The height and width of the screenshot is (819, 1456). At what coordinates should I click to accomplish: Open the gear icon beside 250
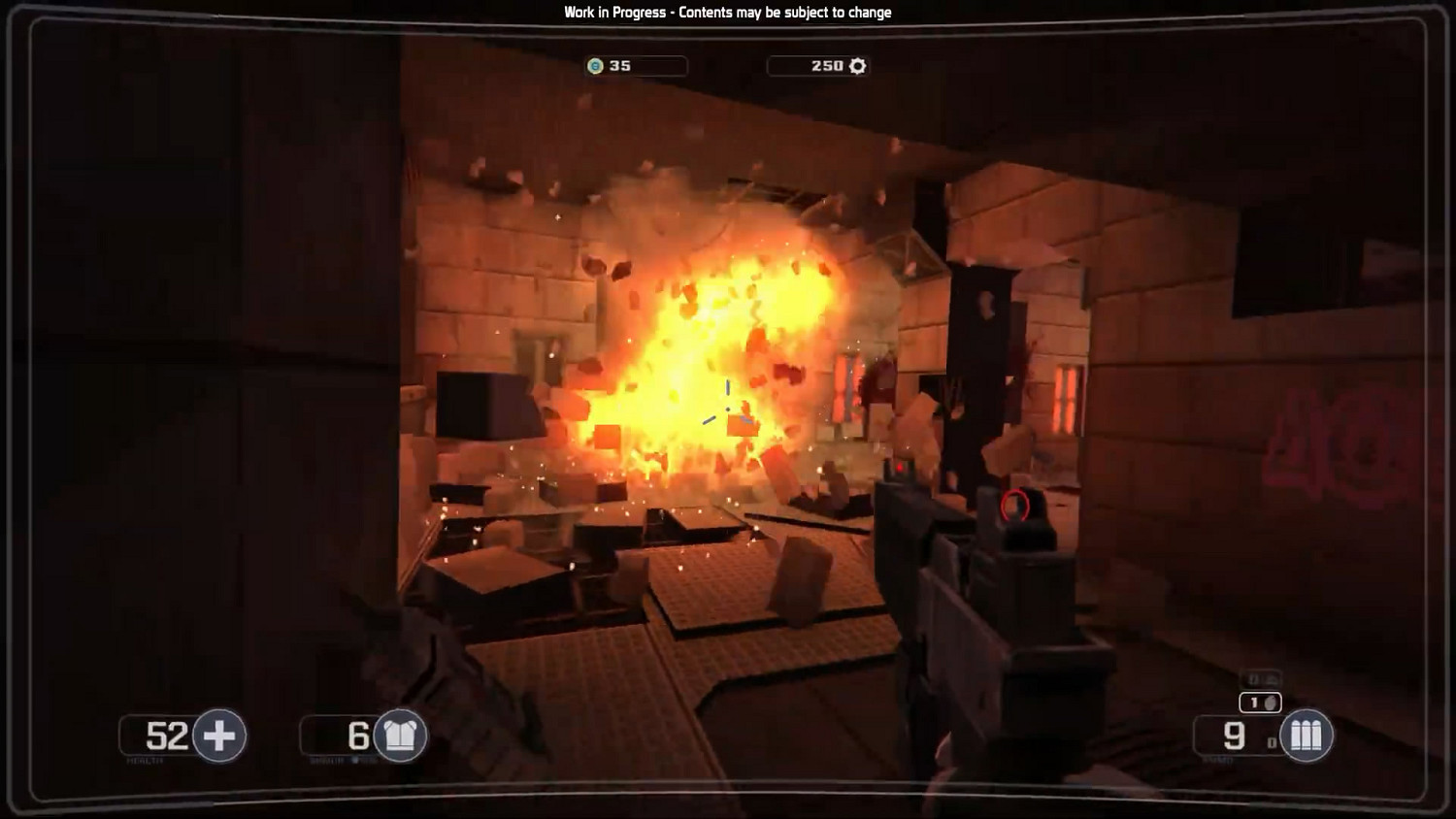point(855,66)
